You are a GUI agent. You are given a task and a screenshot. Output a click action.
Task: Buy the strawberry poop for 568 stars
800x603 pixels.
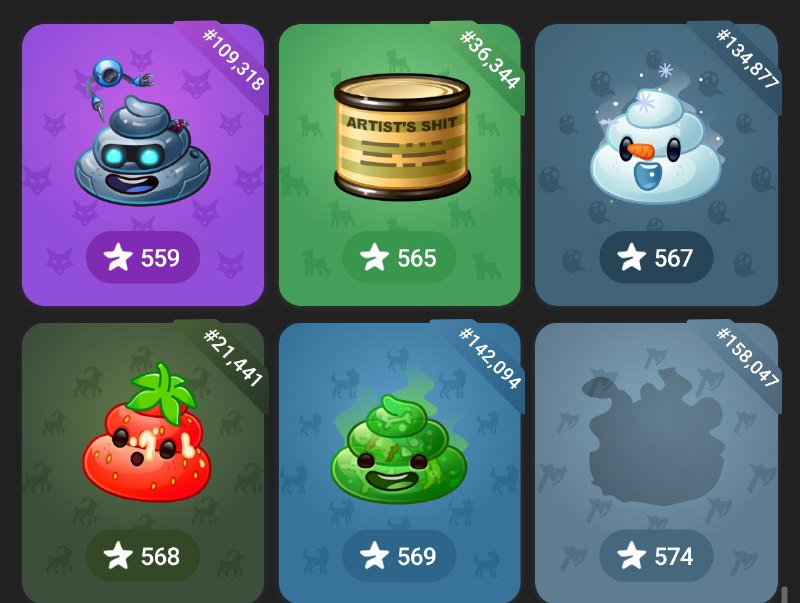point(143,556)
